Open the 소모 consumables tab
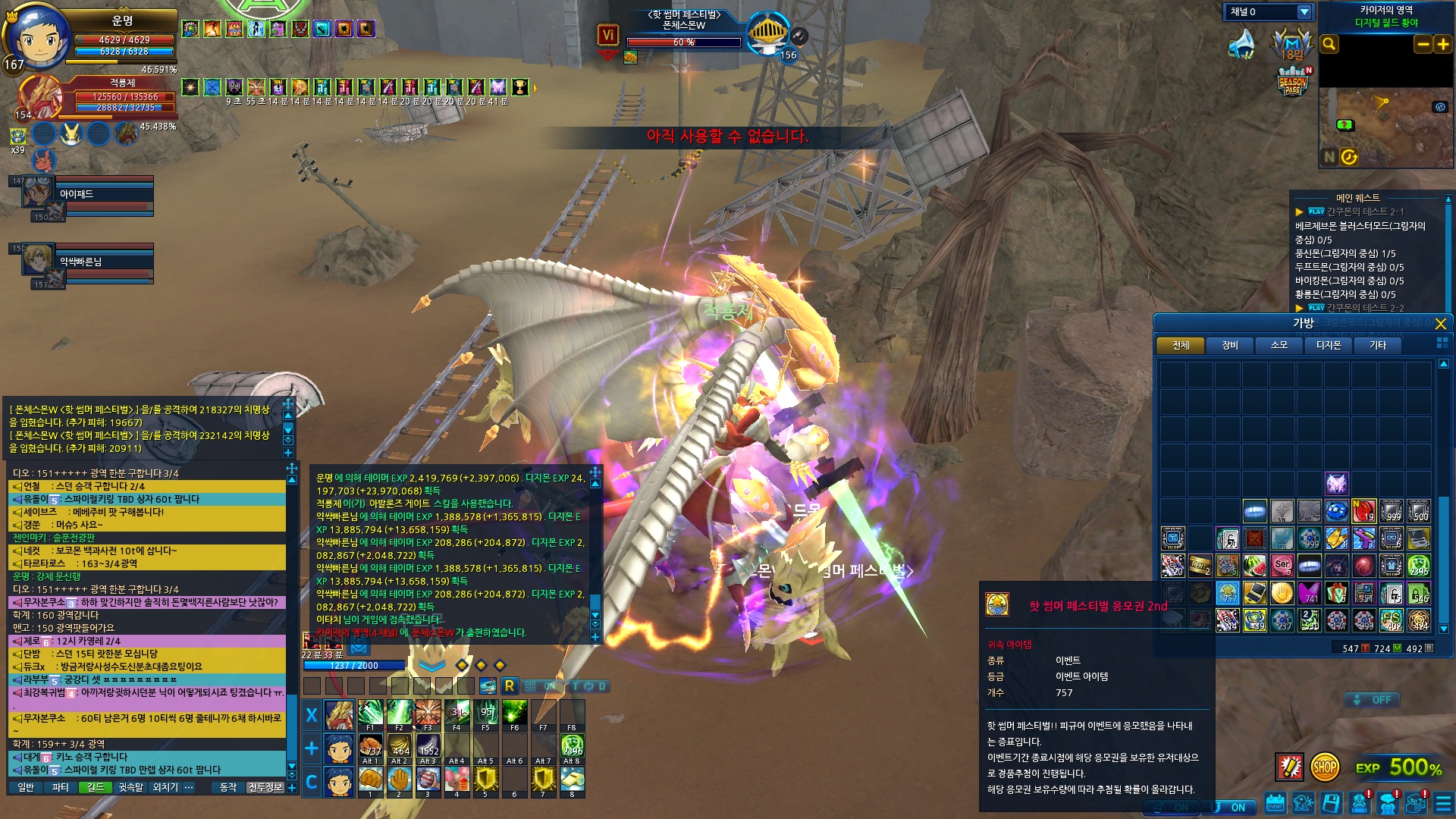 [x=1279, y=346]
